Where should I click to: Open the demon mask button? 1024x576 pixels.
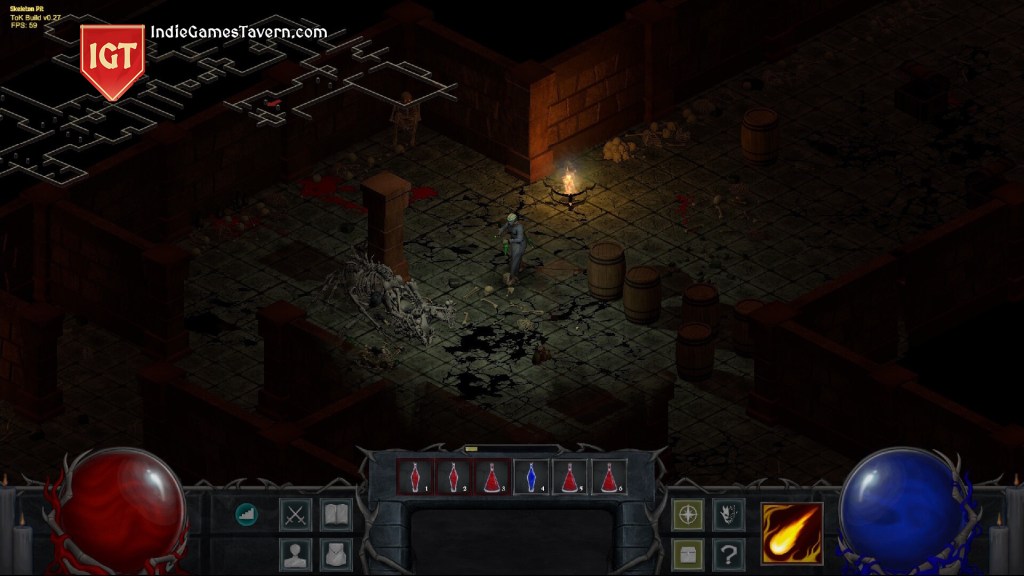click(728, 515)
